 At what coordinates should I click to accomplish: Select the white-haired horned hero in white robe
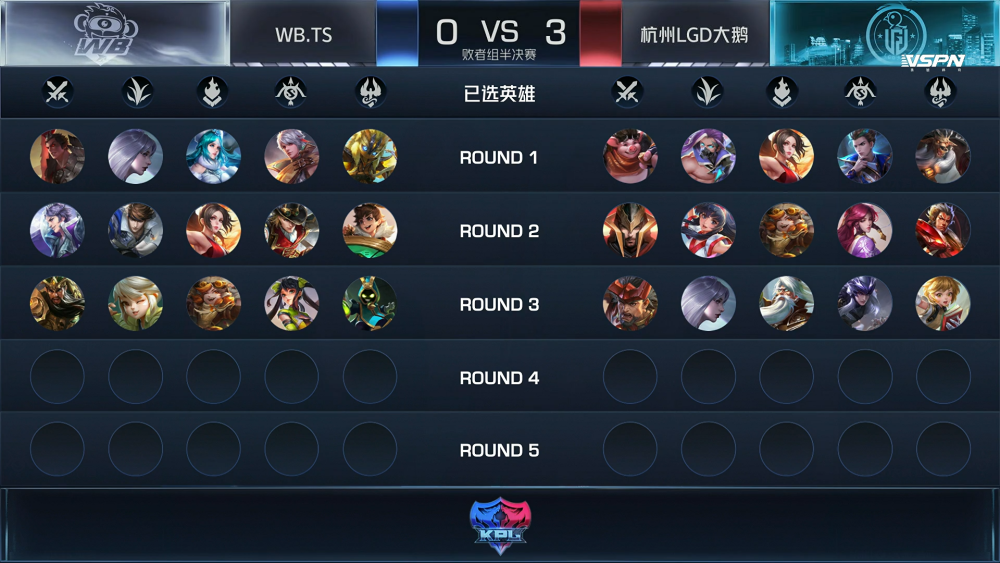[942, 157]
